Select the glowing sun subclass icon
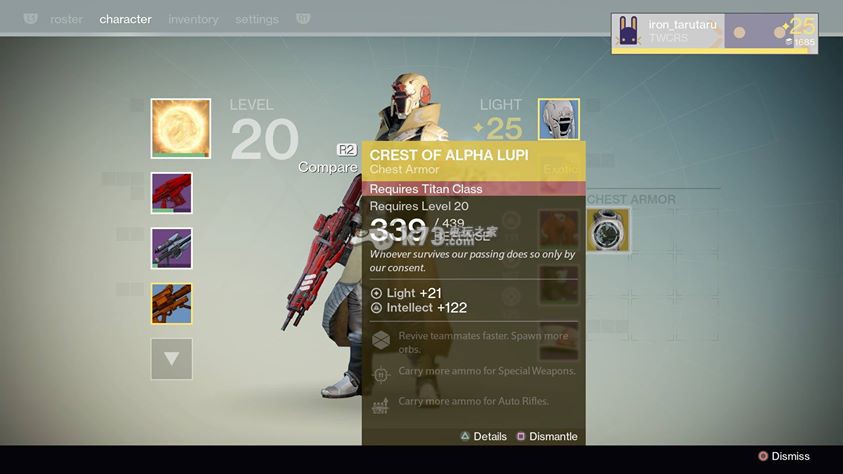The image size is (843, 474). click(181, 128)
